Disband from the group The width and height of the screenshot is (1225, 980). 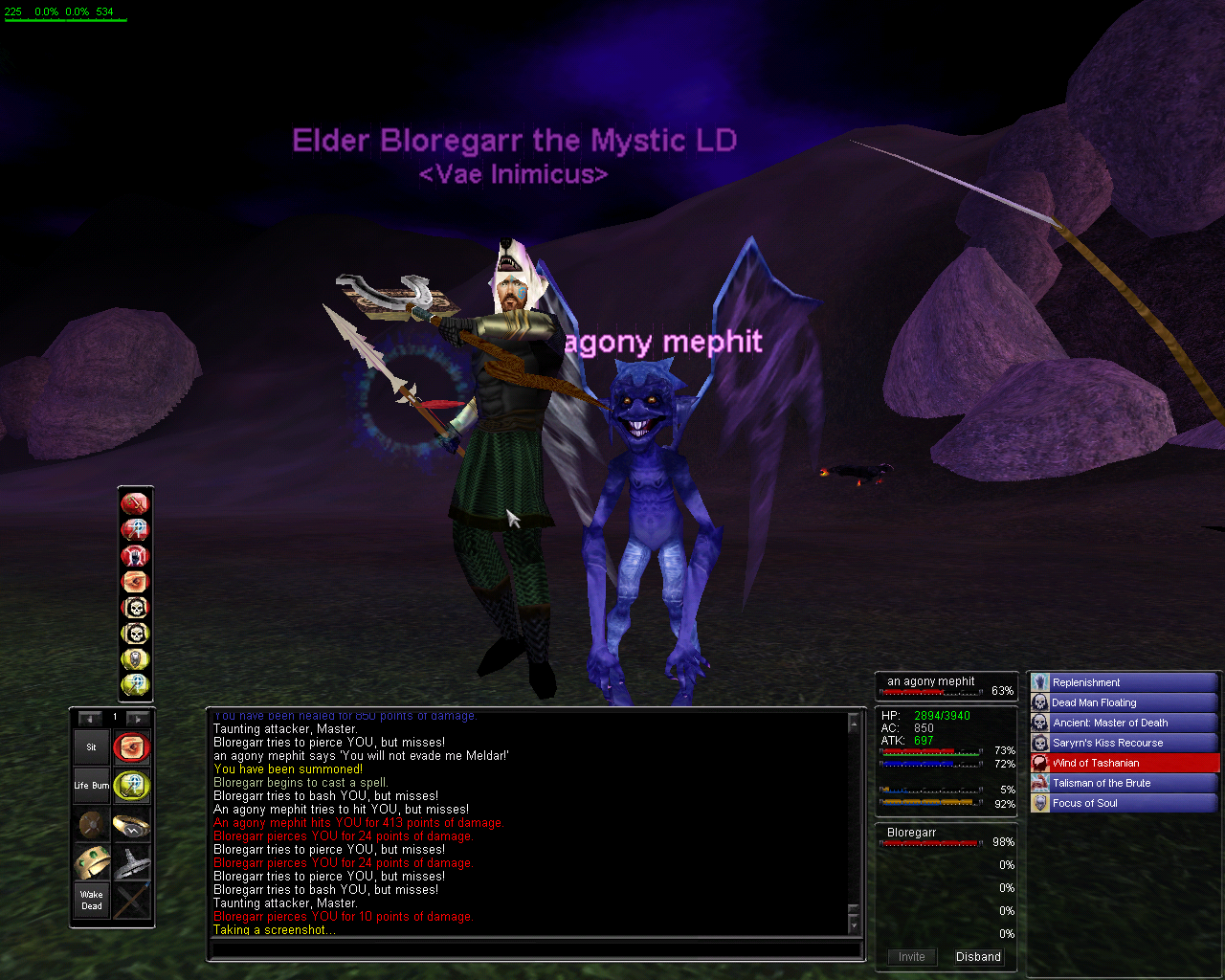click(978, 957)
